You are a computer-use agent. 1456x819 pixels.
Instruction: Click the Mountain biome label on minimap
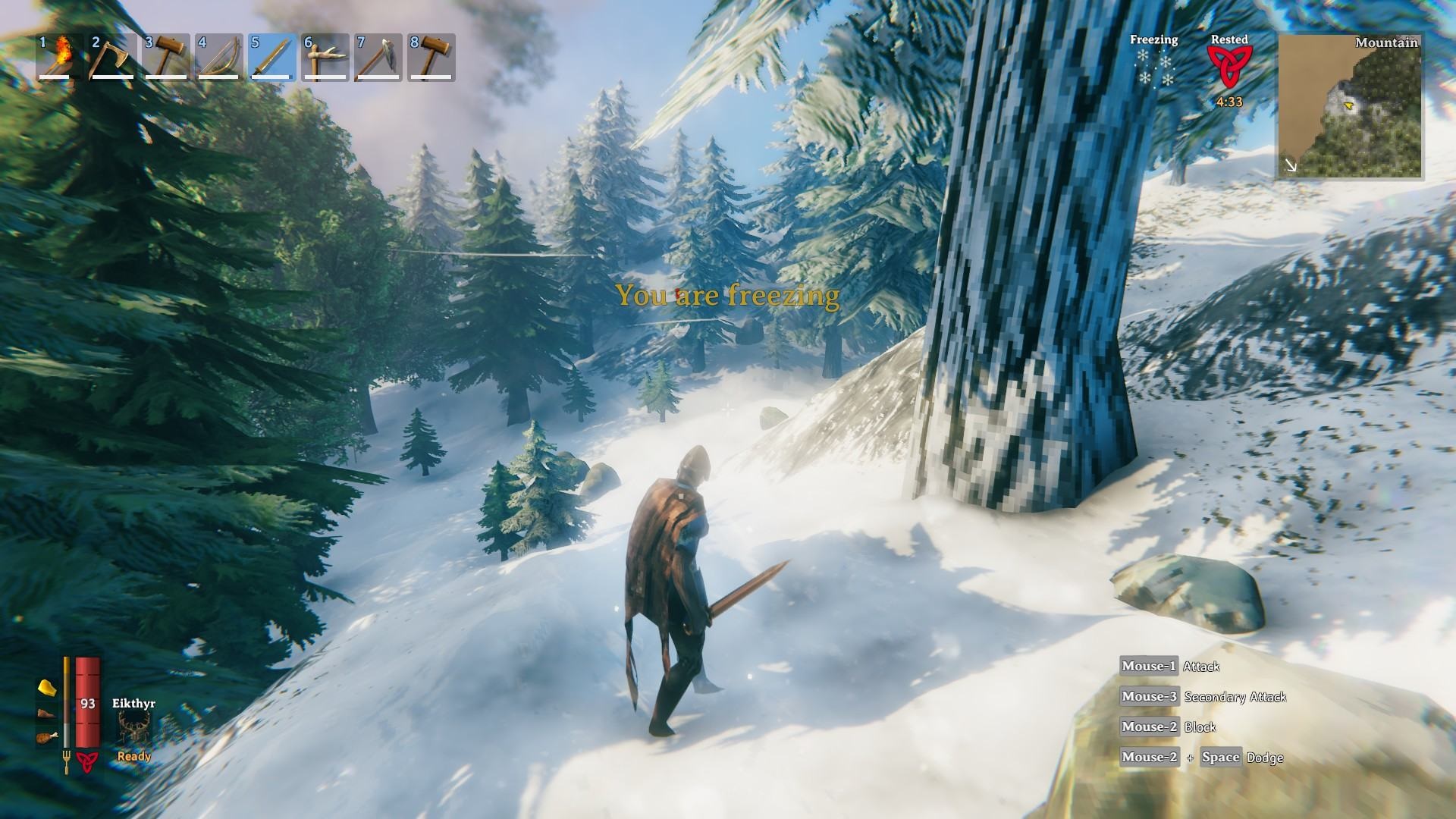(x=1388, y=44)
